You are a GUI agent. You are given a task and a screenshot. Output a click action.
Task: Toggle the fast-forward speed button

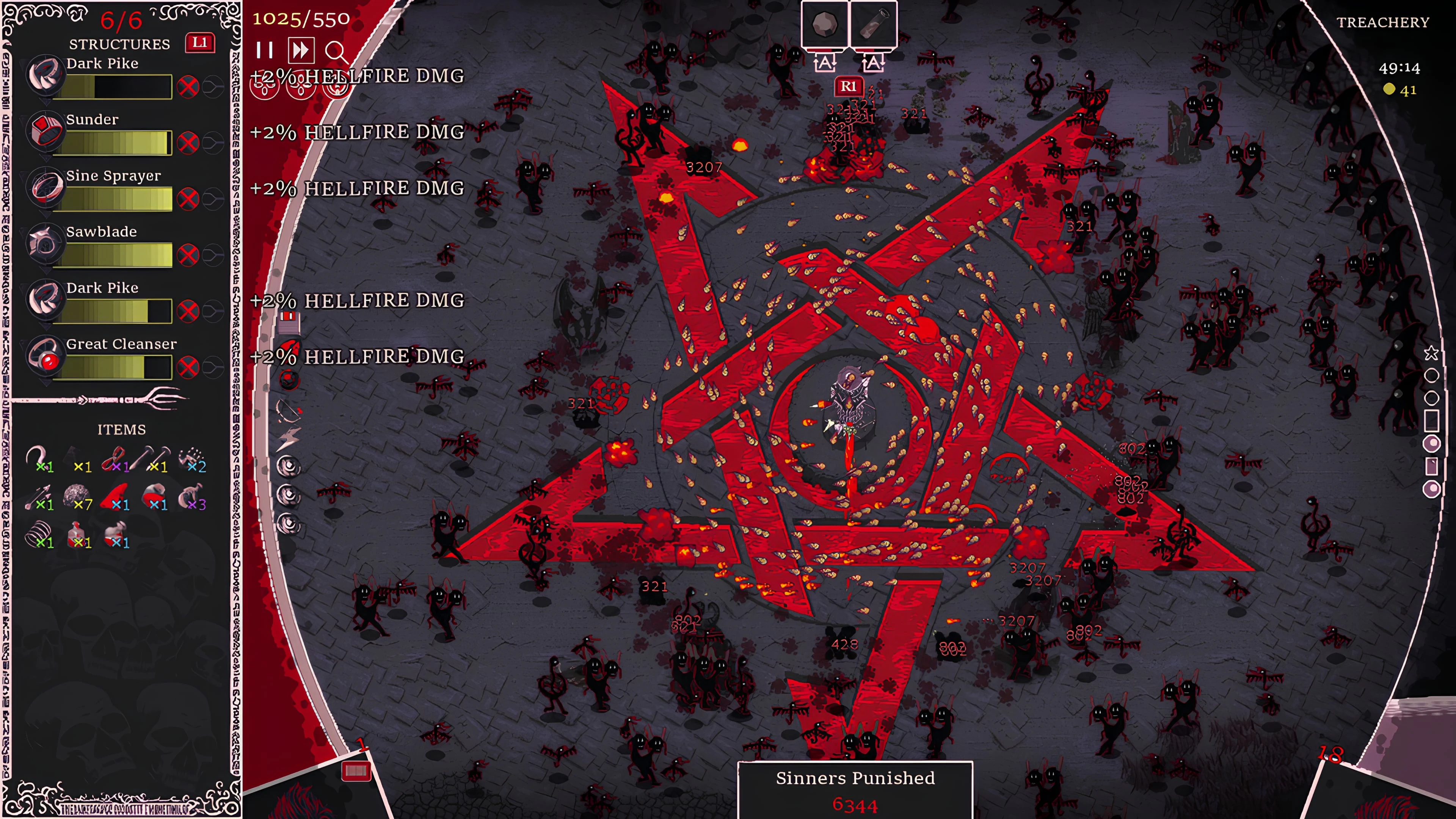[x=300, y=51]
